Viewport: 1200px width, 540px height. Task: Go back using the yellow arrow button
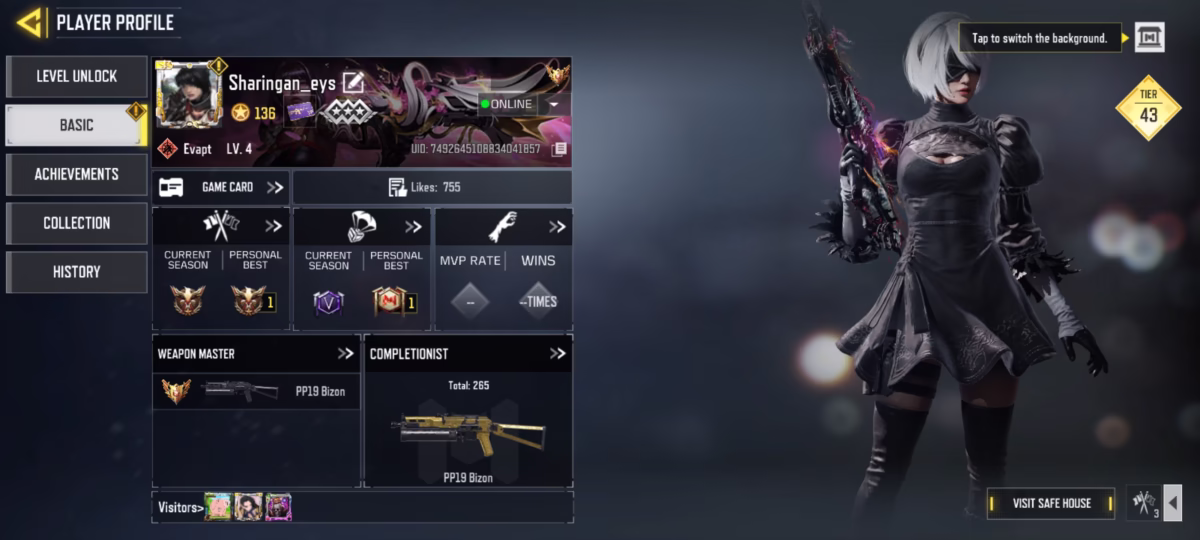click(x=30, y=22)
